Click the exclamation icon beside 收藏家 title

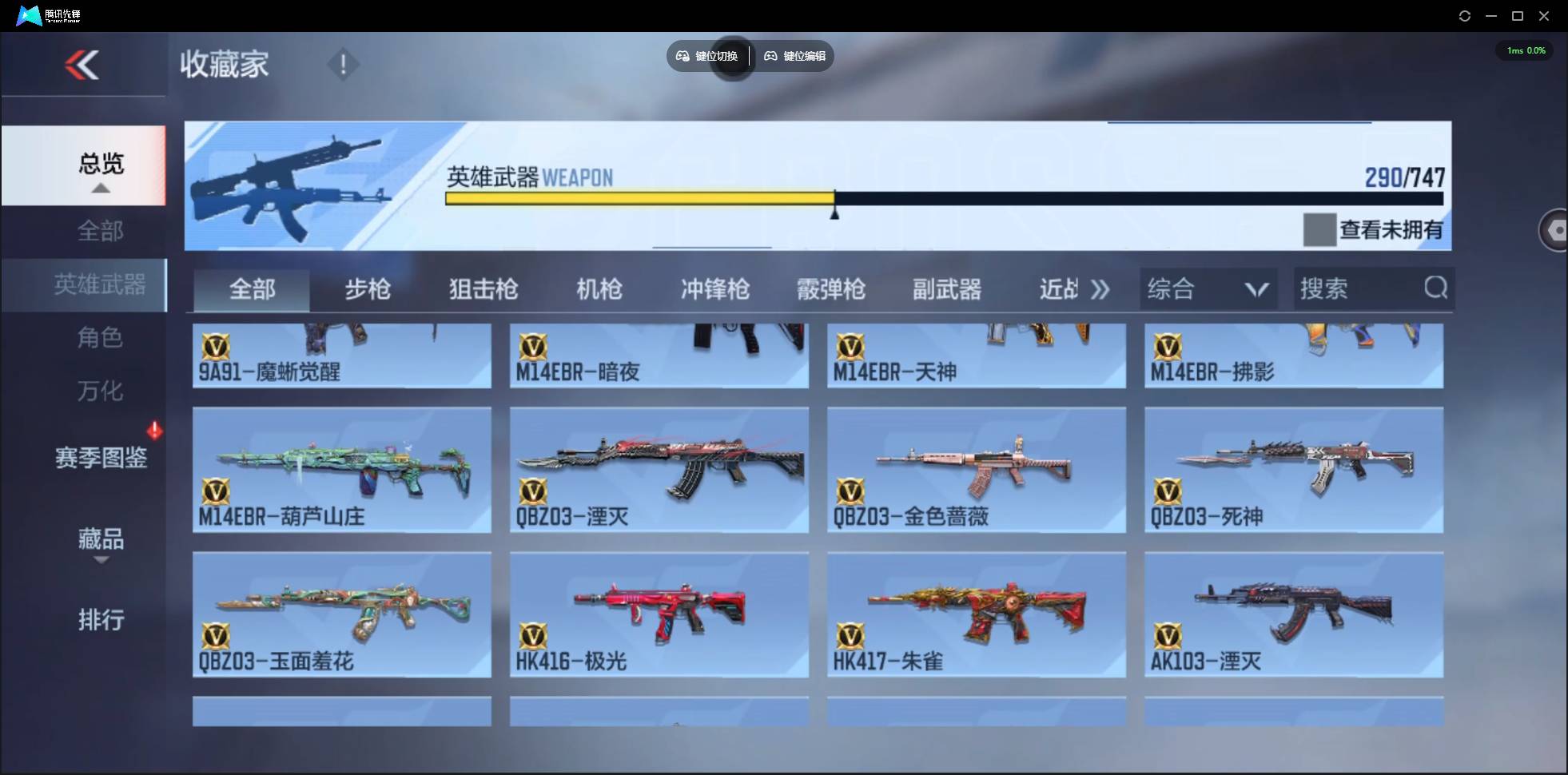[344, 63]
